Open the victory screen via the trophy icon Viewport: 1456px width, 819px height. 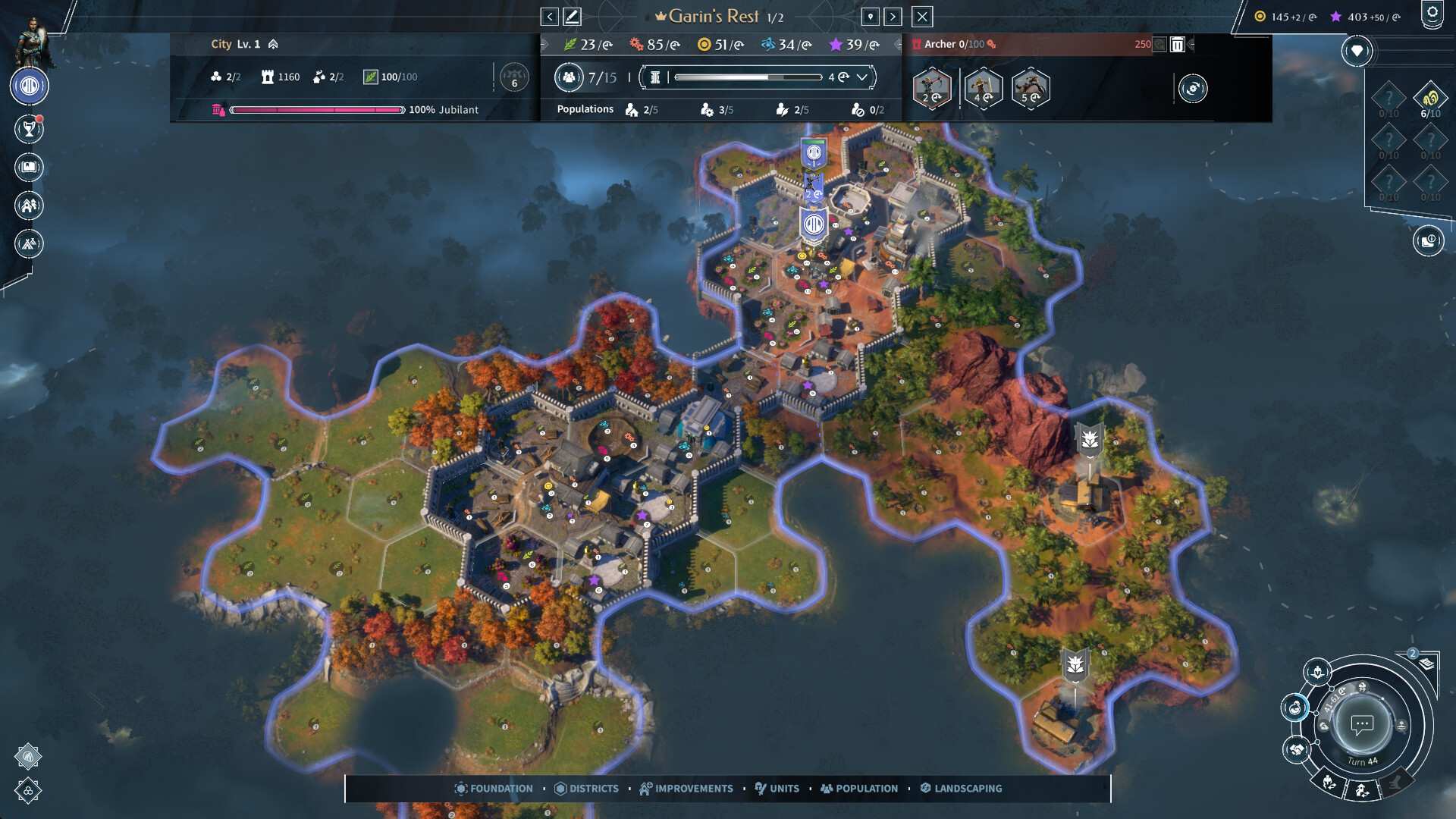[x=28, y=128]
